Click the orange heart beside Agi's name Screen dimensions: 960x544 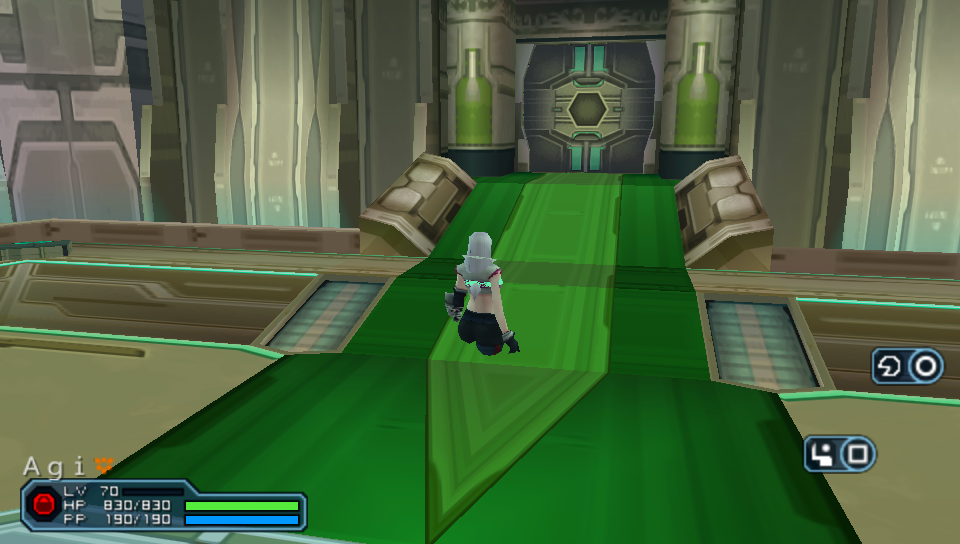click(x=103, y=464)
